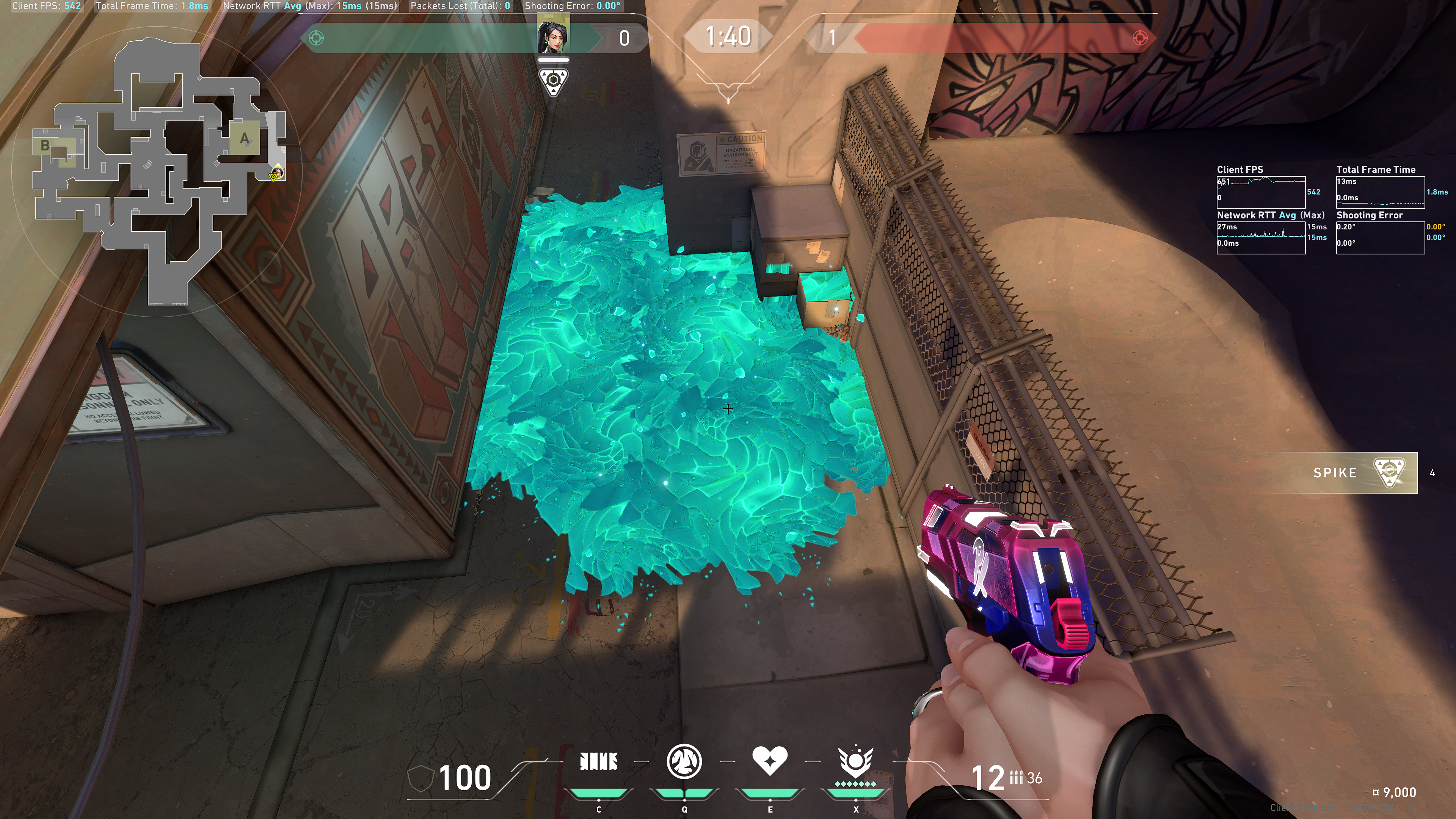
Task: Activate the Slow Orb ability
Action: [684, 762]
